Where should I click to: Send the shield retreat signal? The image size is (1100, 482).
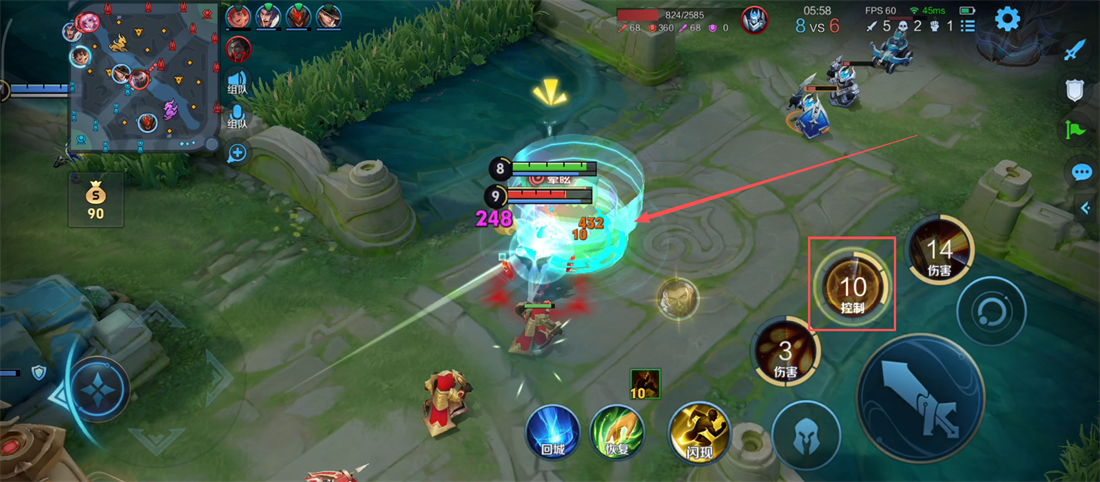coord(1075,91)
